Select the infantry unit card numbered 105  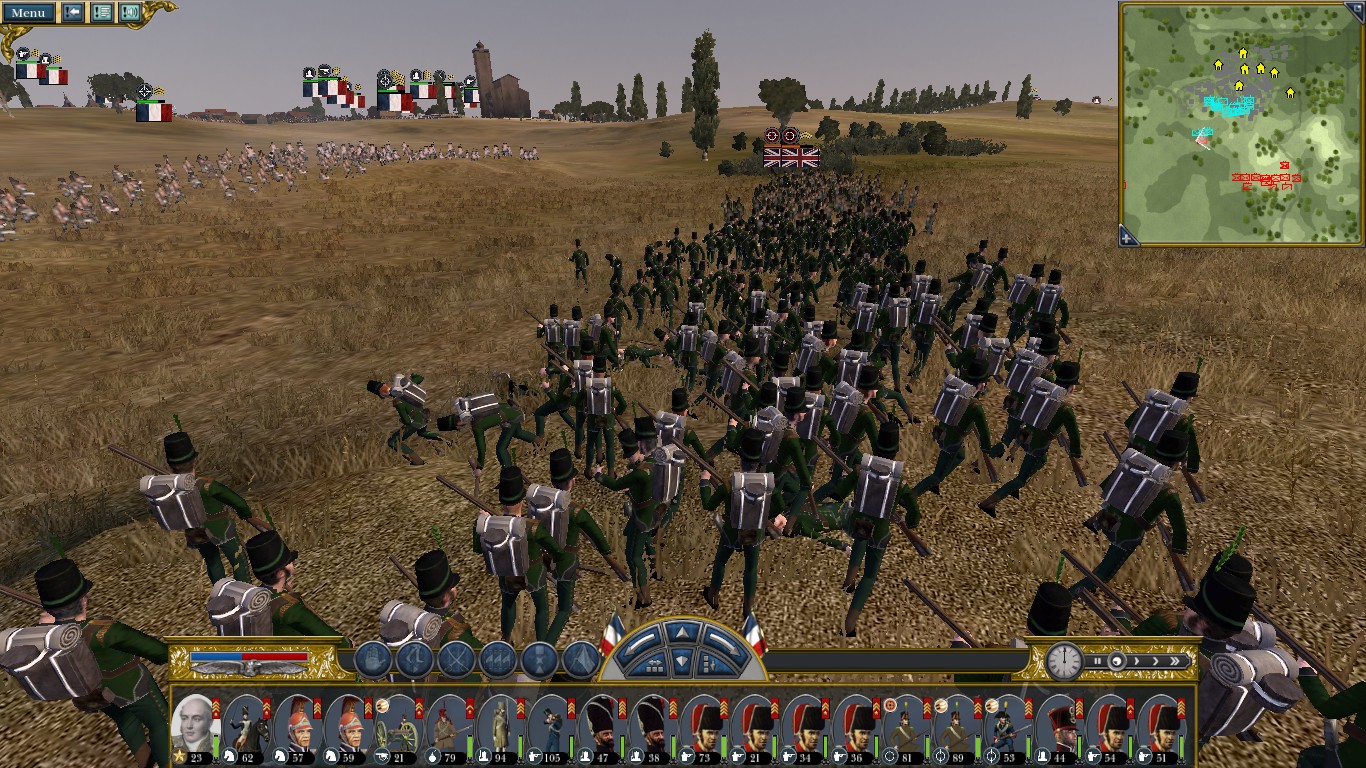552,721
